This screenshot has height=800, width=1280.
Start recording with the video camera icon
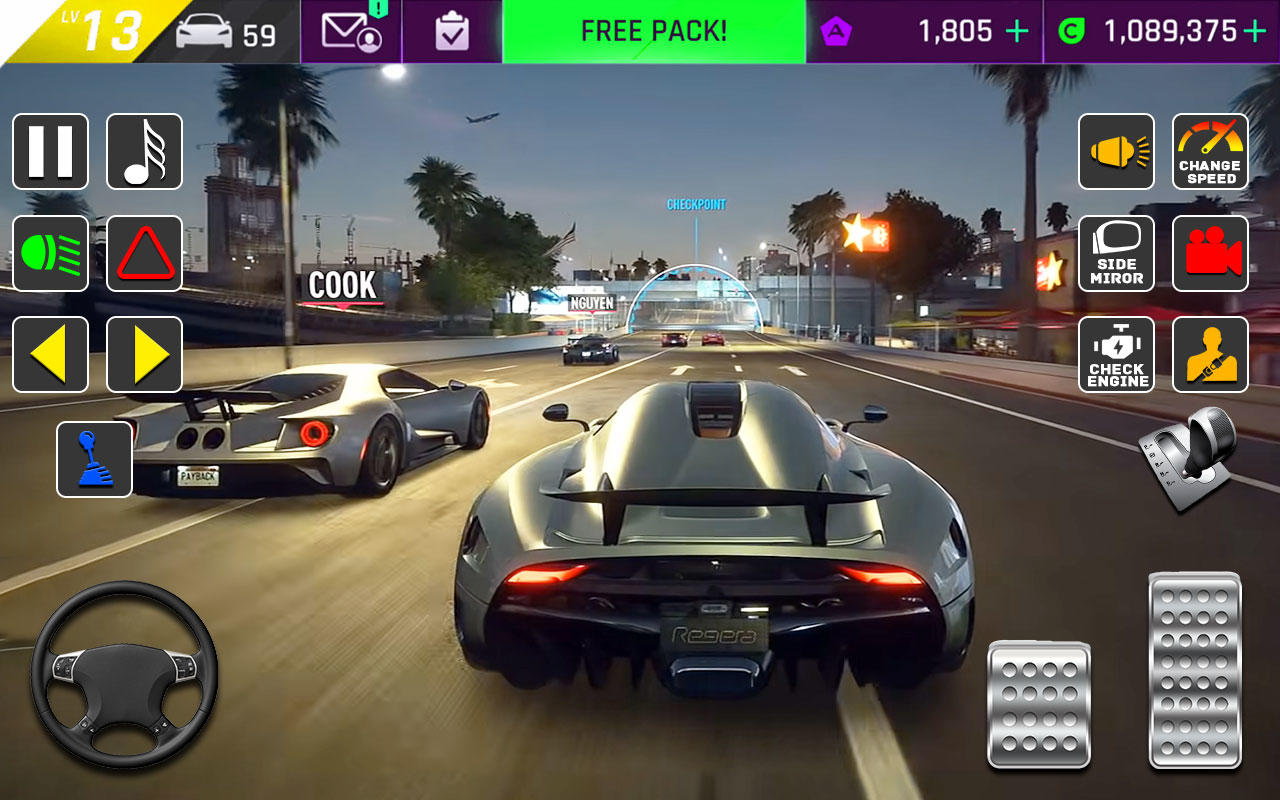(1210, 253)
